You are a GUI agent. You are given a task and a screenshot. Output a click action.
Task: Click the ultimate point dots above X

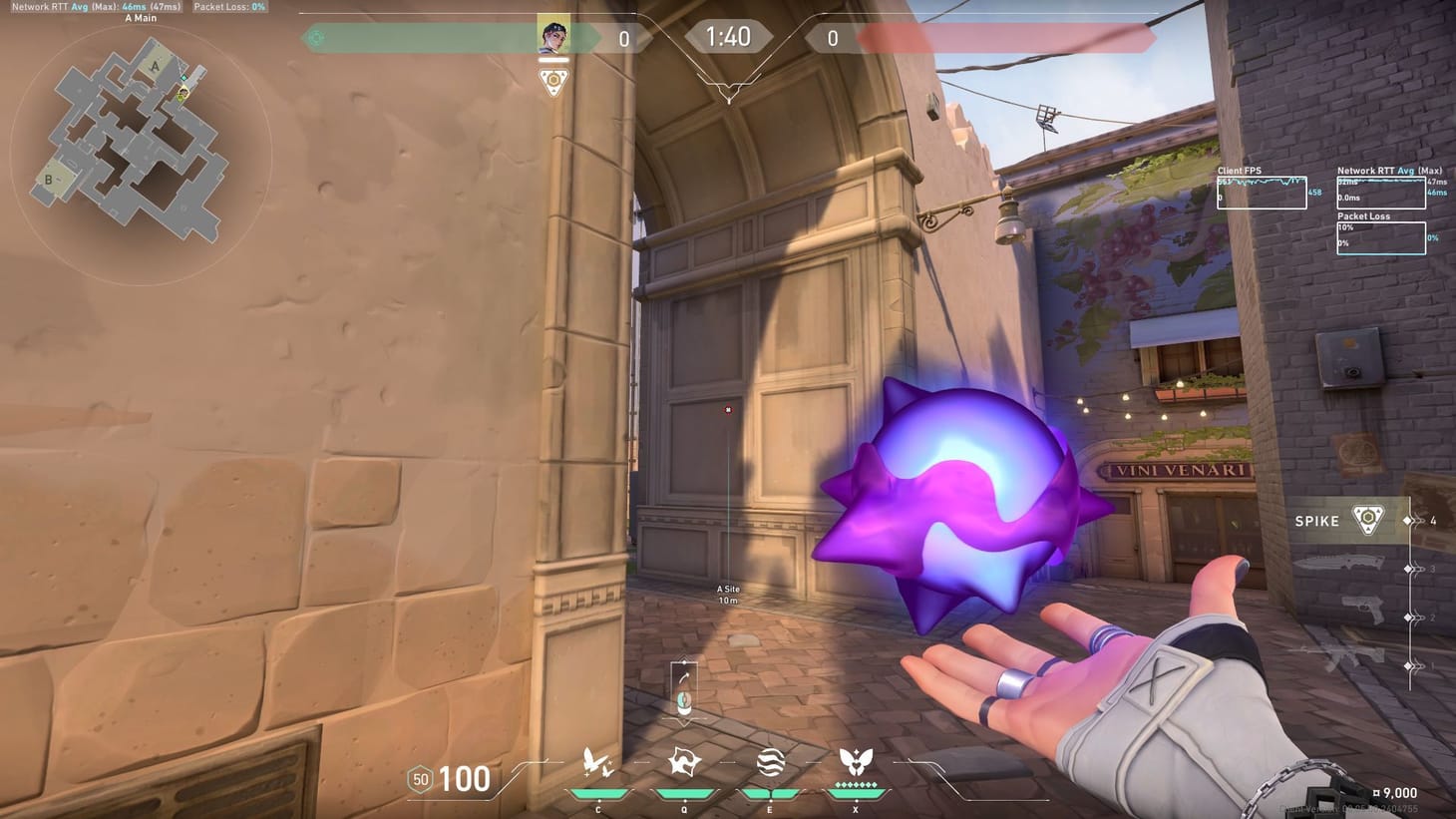tap(855, 786)
